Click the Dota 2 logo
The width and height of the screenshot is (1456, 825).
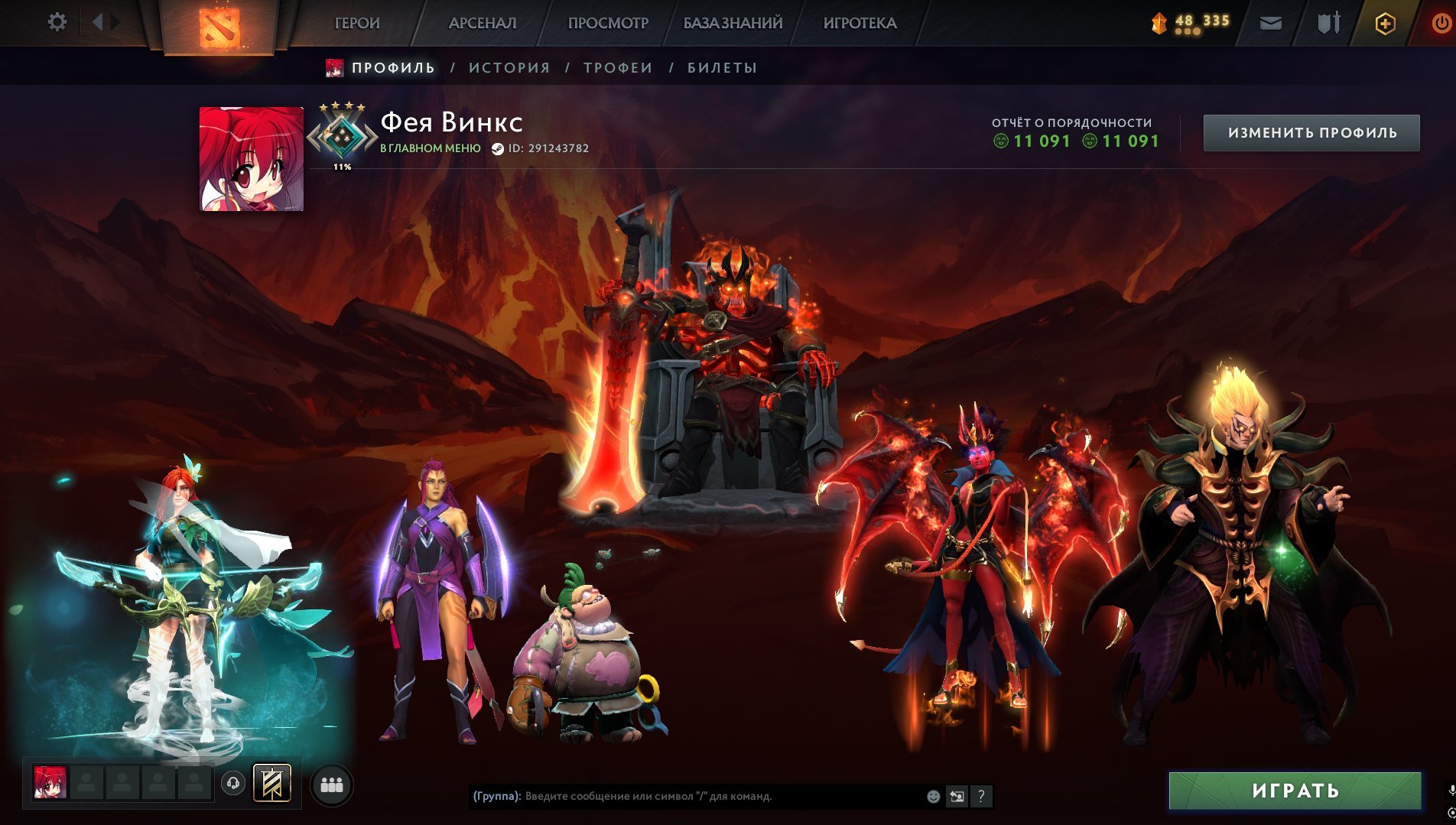(218, 24)
